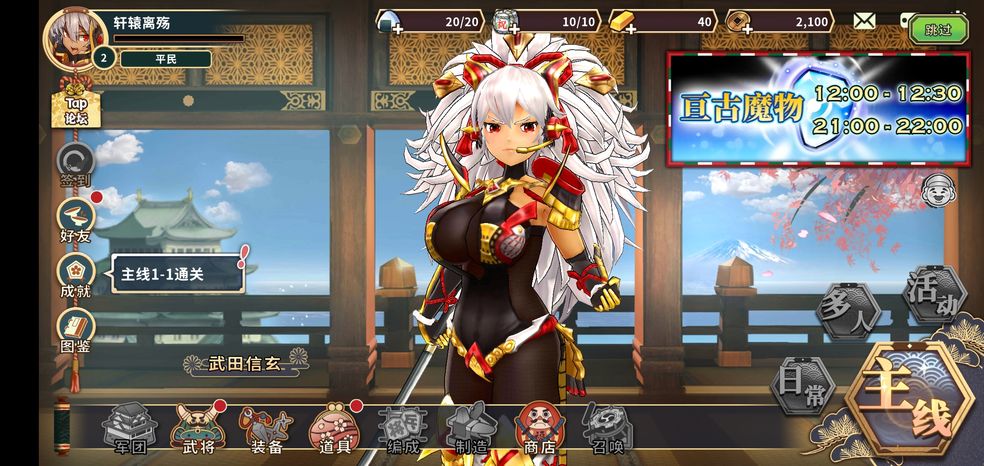Open the 成就 achievements panel
Screen dimensions: 984x466
click(x=75, y=274)
